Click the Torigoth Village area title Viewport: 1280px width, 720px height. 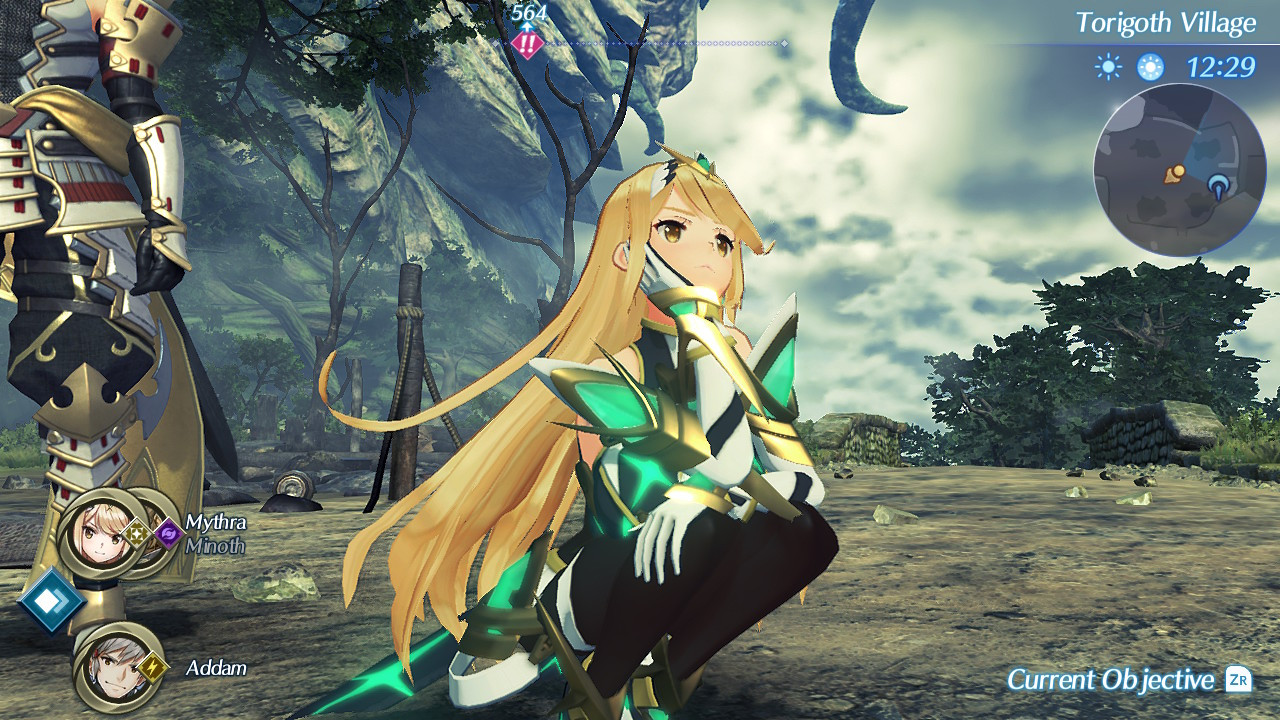coord(1168,22)
